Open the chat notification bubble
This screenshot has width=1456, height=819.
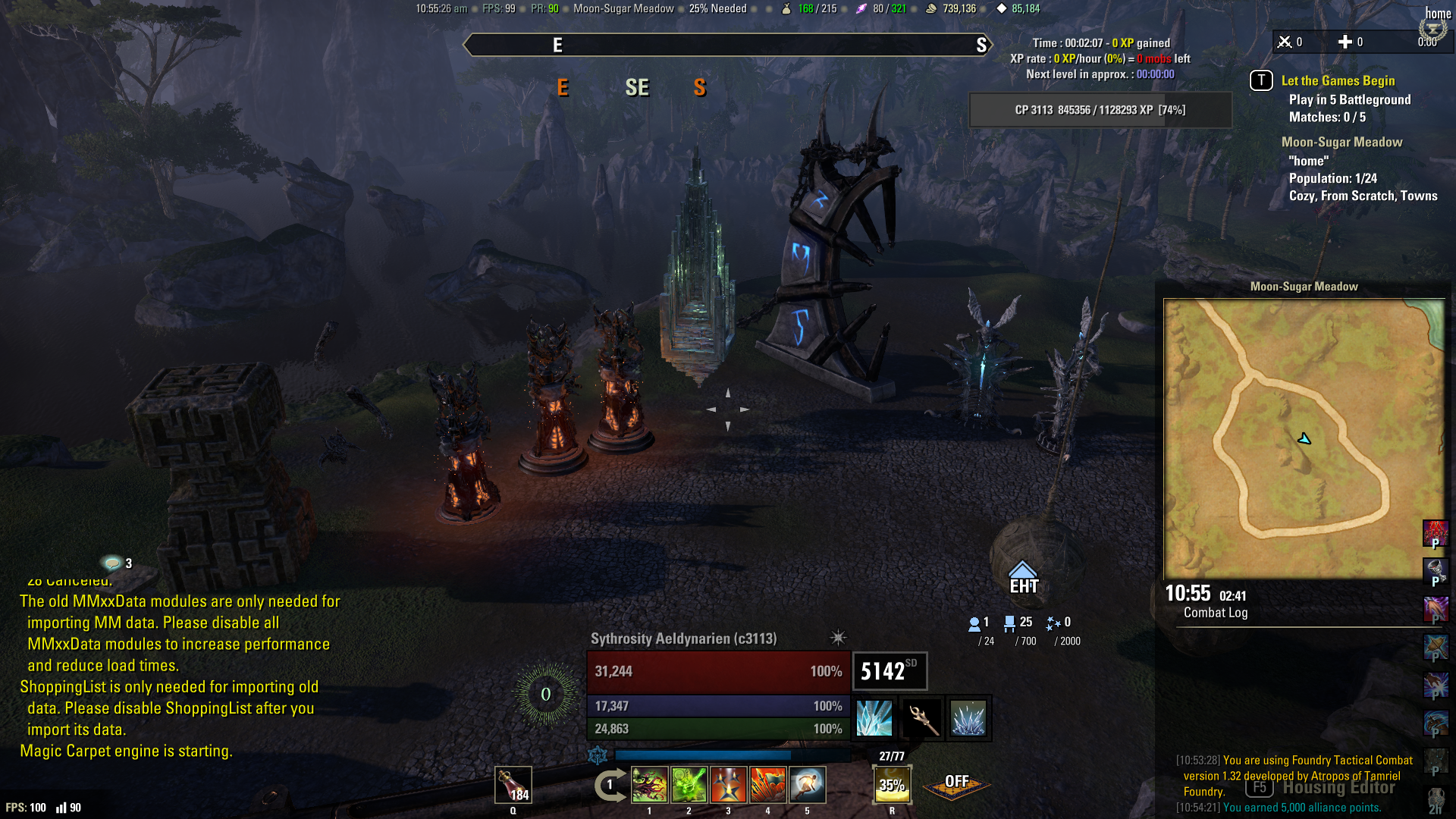[x=113, y=563]
